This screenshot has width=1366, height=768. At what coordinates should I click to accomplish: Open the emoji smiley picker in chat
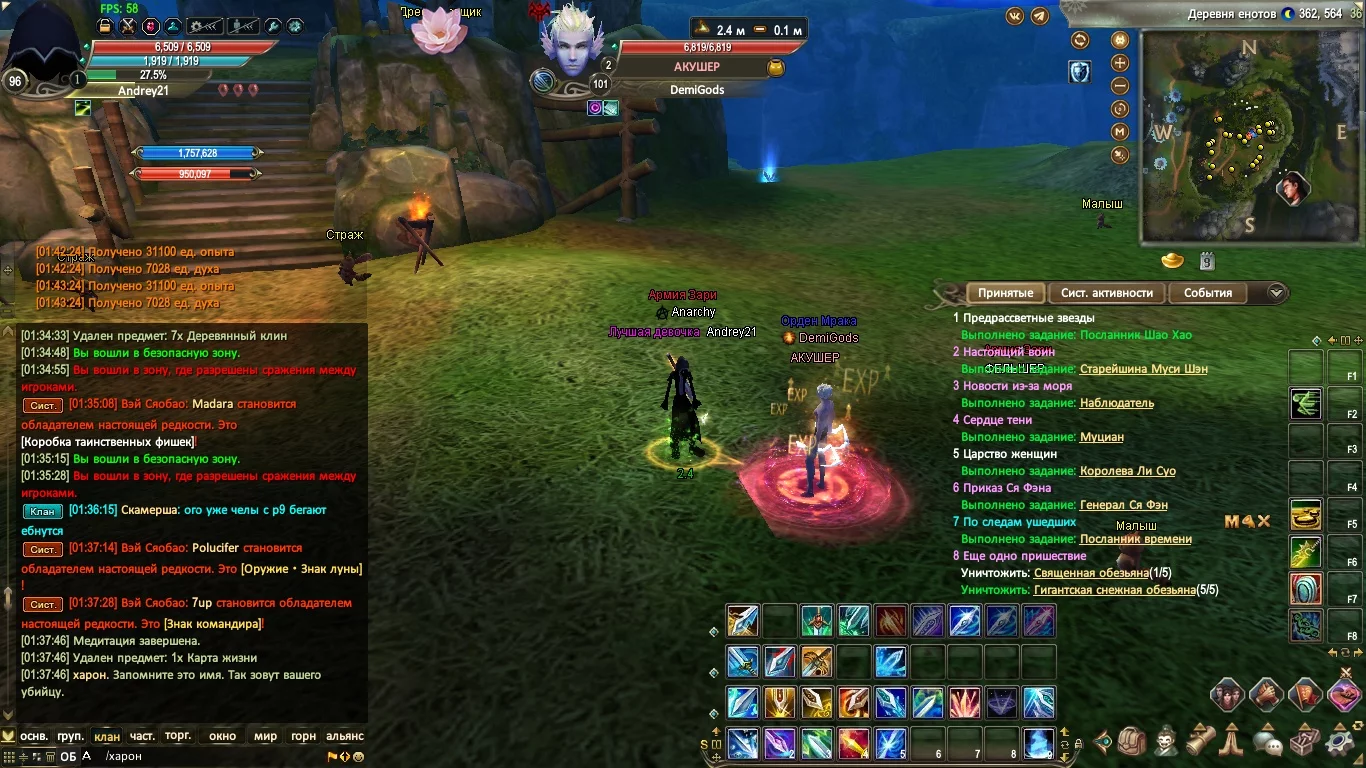coord(358,756)
